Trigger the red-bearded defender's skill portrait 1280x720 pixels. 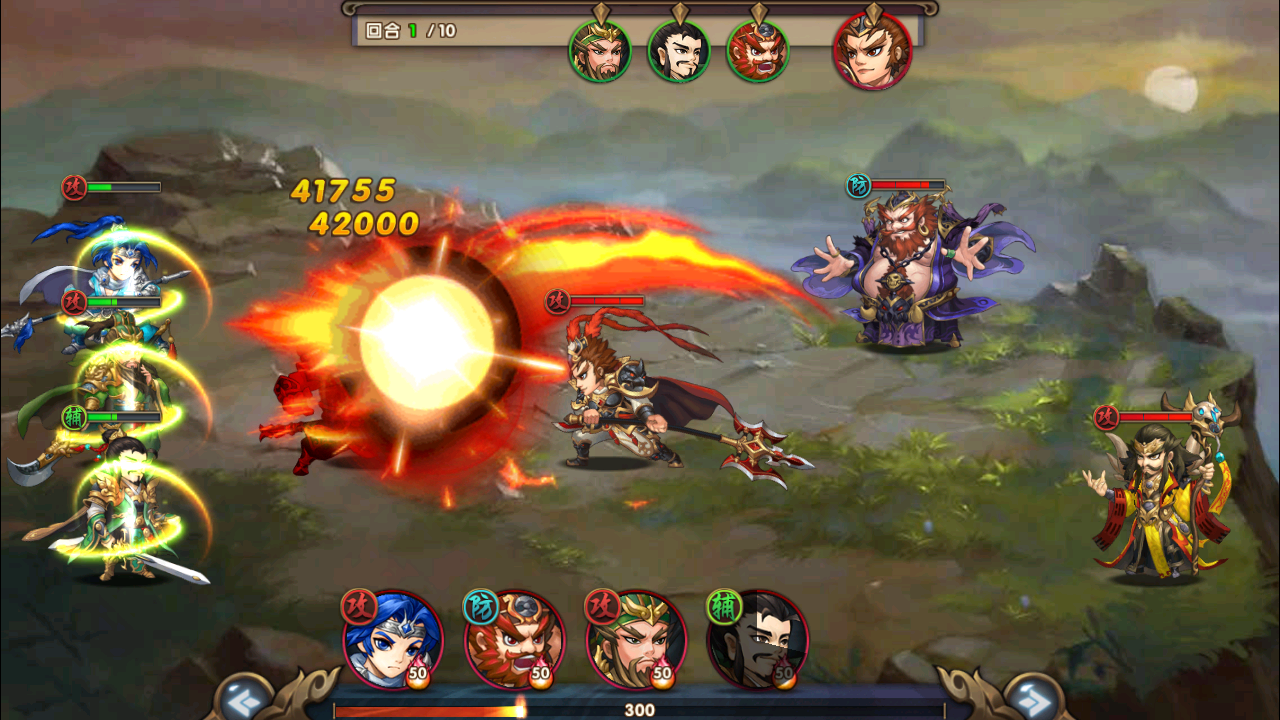(x=515, y=640)
